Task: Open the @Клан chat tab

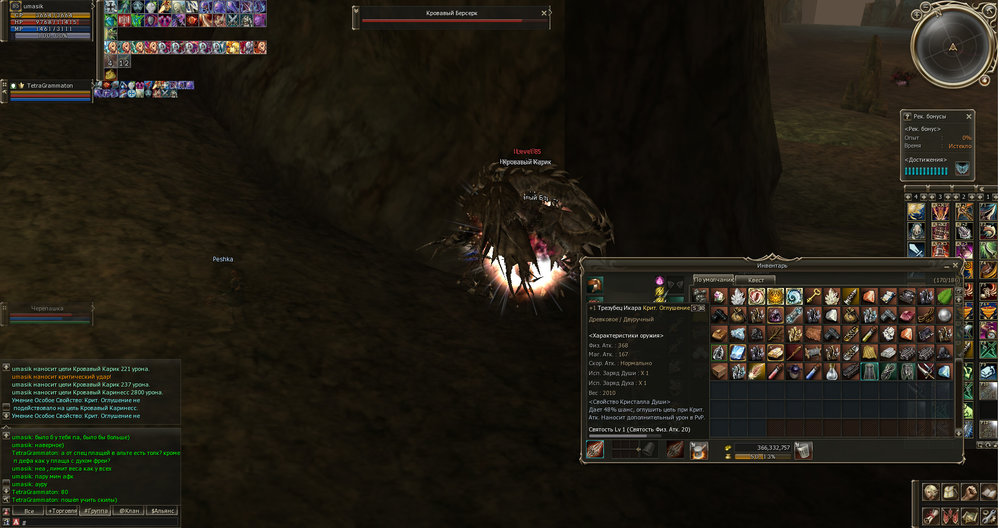Action: [128, 510]
